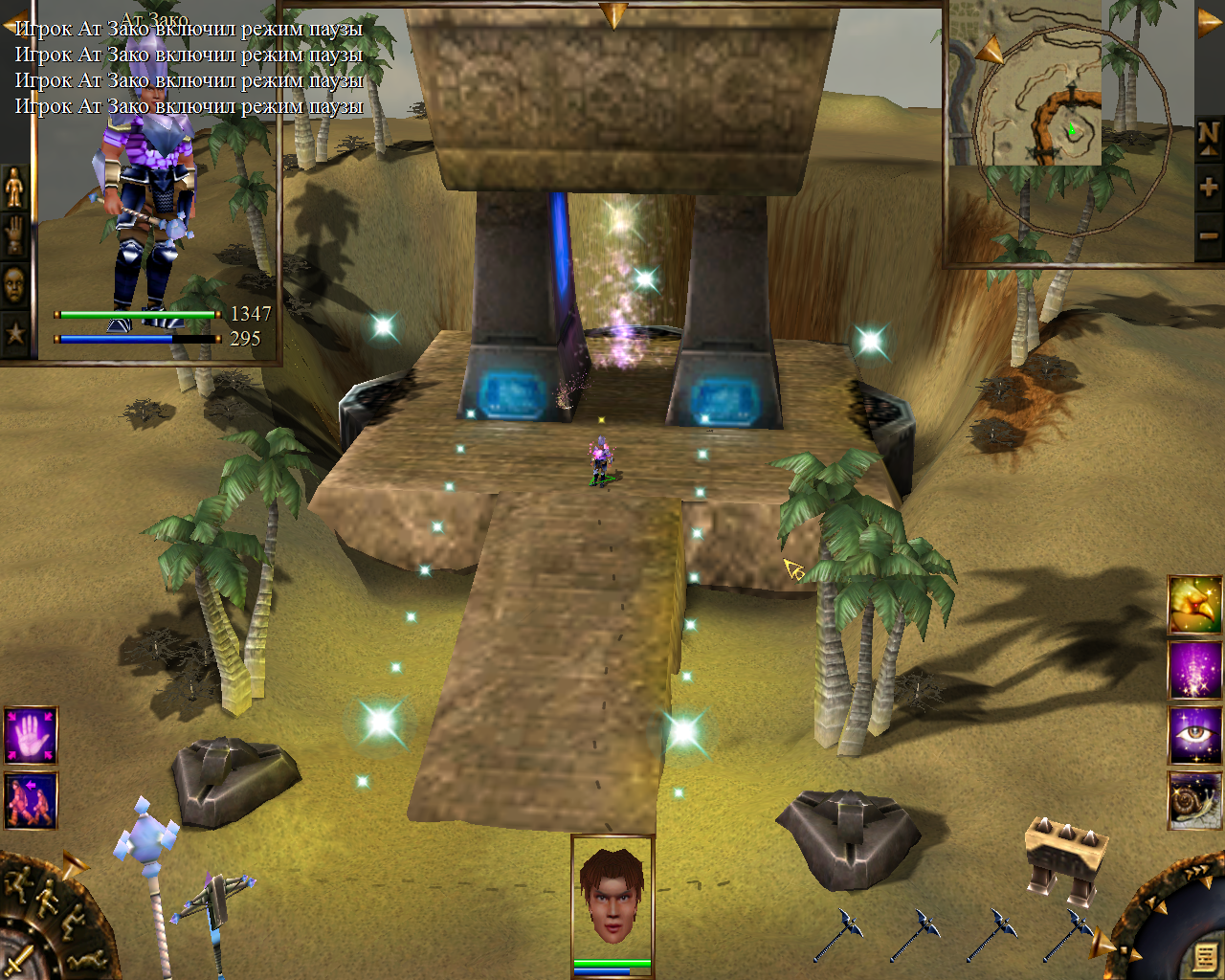Choose the crossbow weapon
Screen dimensions: 1225x980
tap(211, 909)
